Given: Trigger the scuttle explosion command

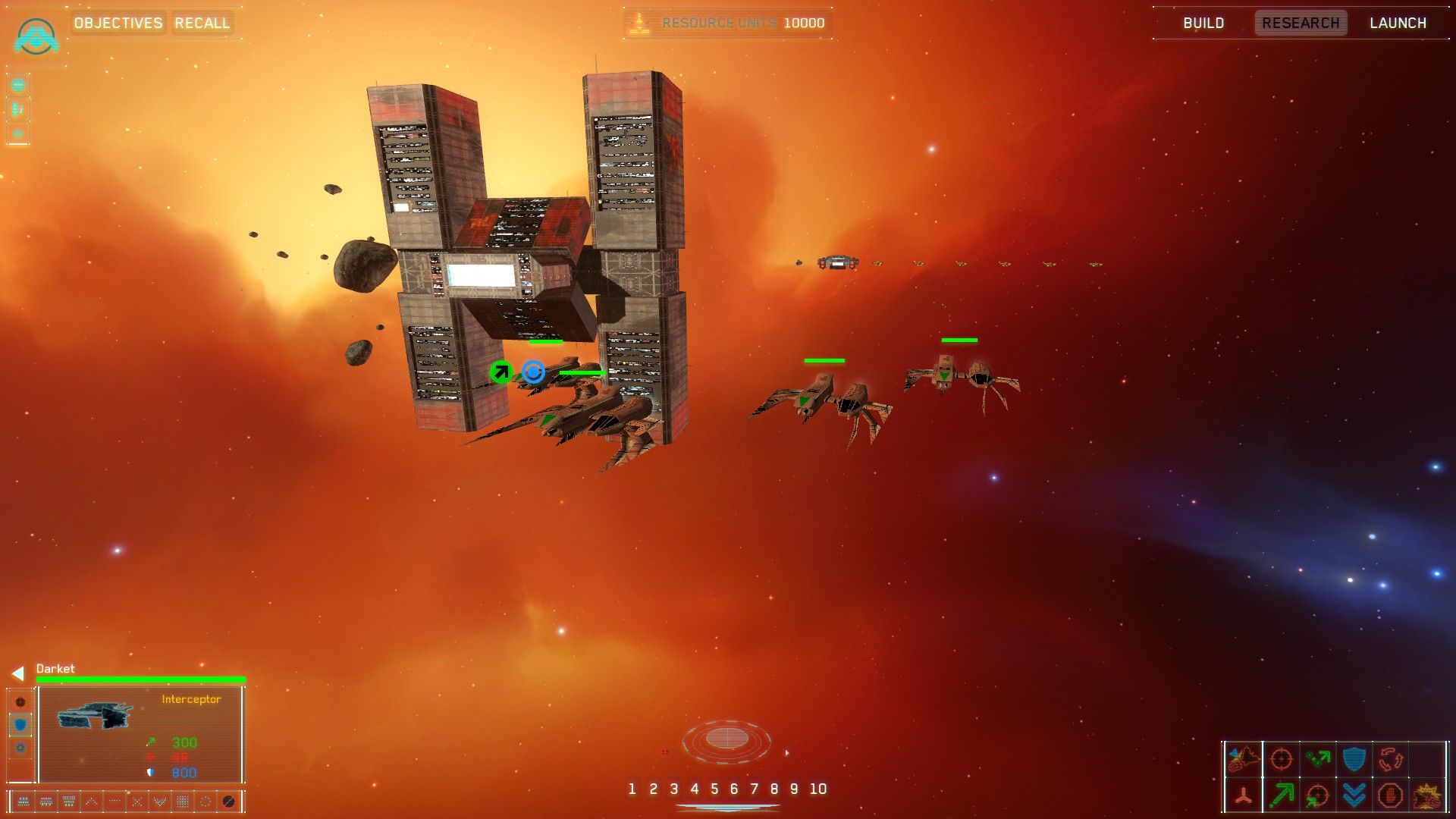Looking at the screenshot, I should (x=1426, y=795).
